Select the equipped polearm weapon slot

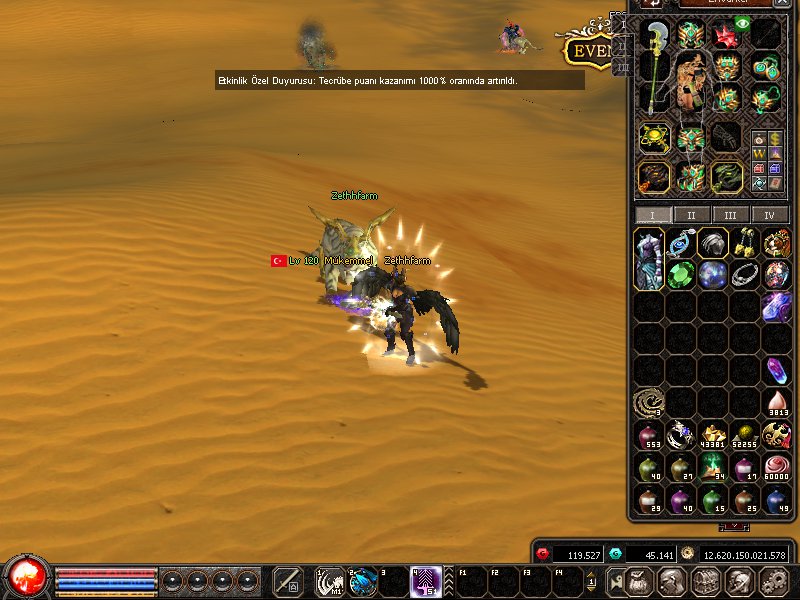click(x=655, y=68)
